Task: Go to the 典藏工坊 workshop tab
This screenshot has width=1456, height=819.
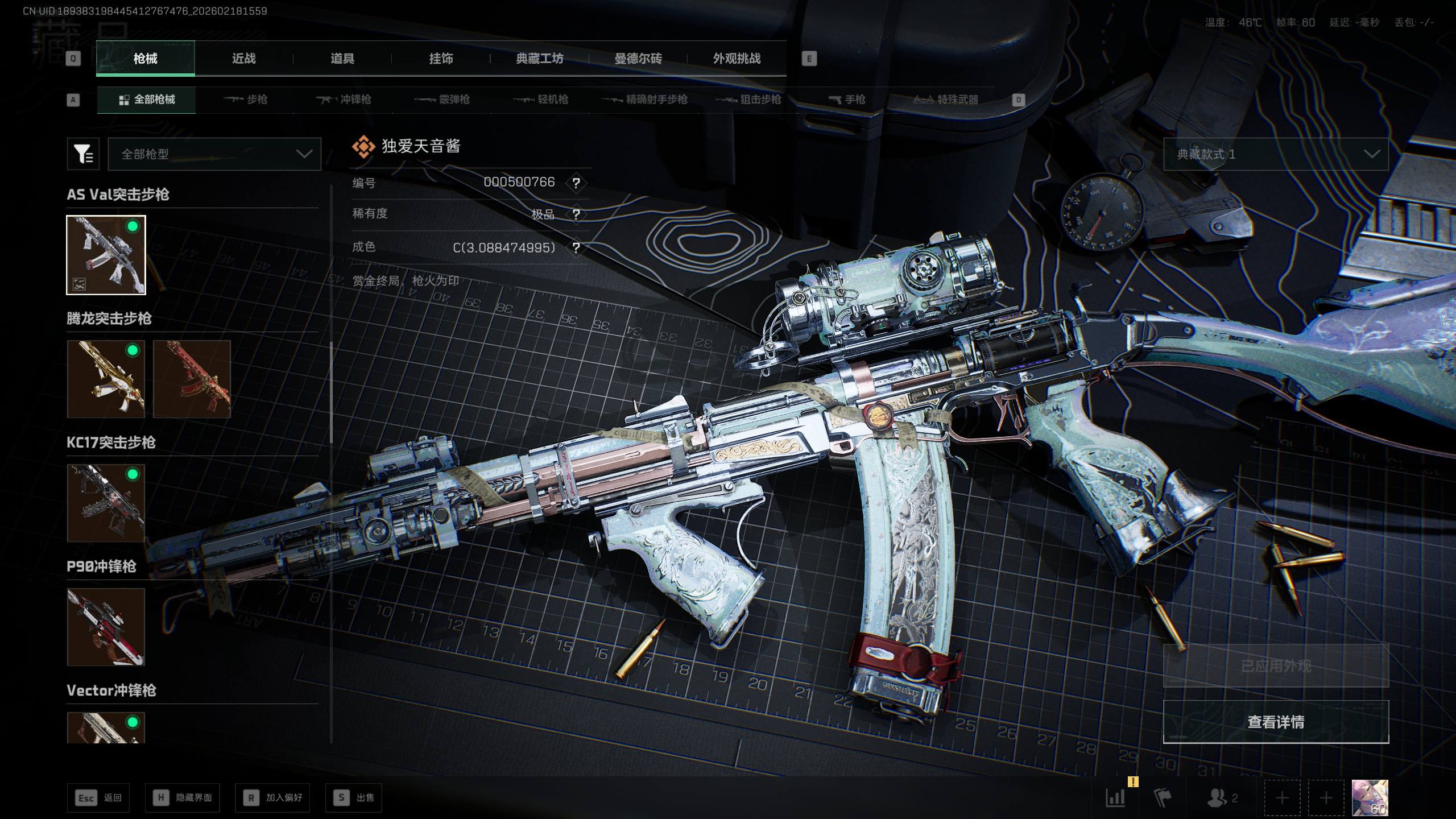Action: [539, 59]
